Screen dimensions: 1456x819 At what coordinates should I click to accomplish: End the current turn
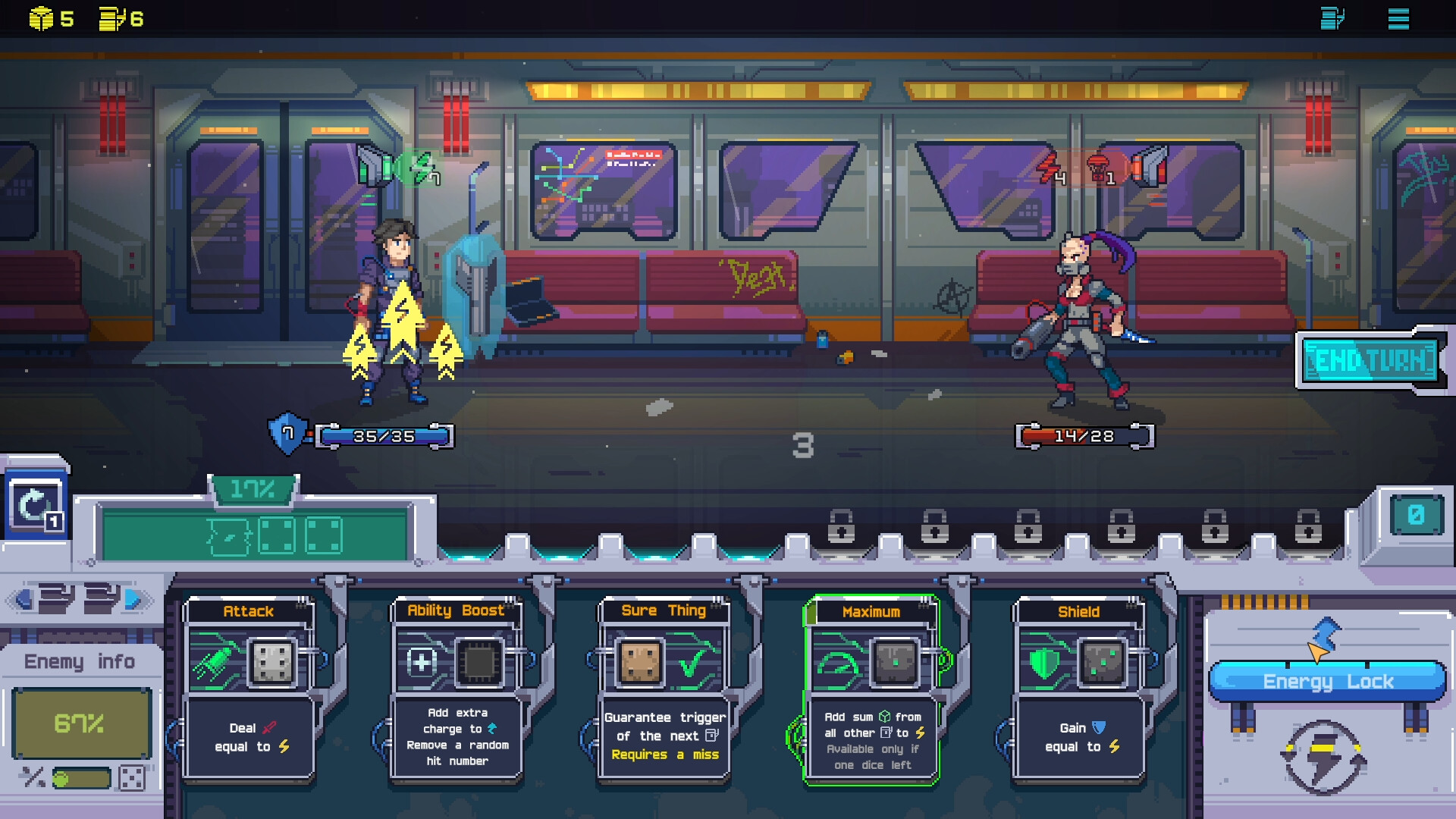(x=1371, y=361)
